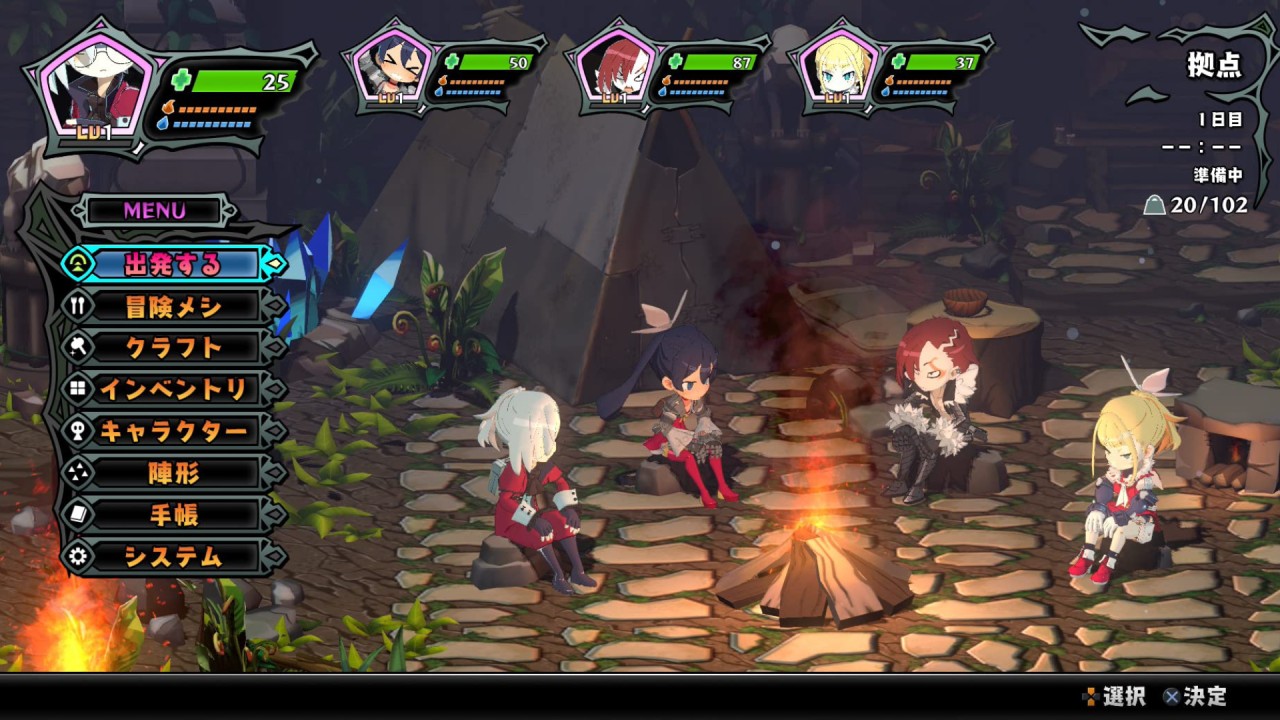Open the インベントリ inventory

point(173,390)
